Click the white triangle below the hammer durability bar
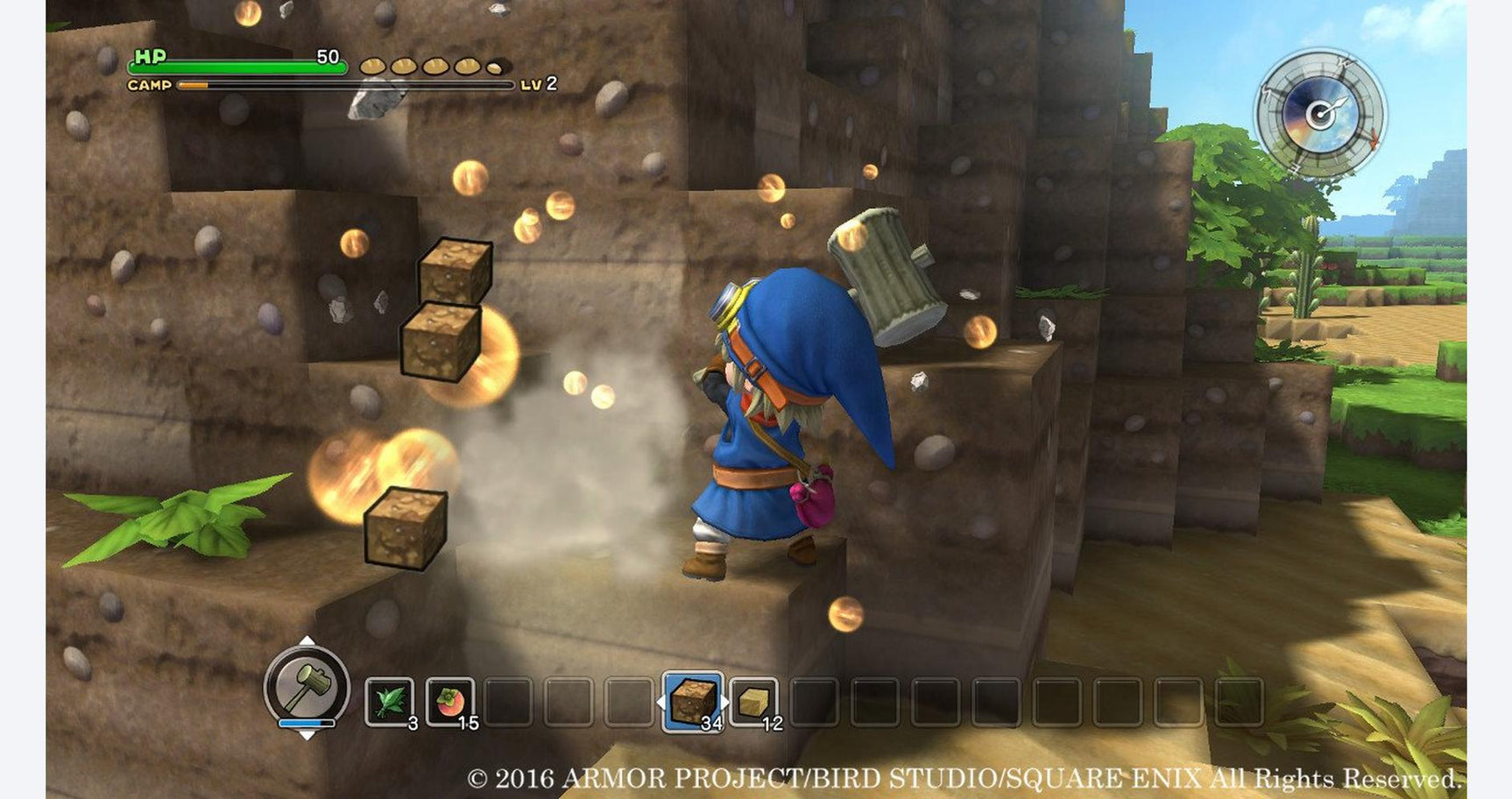This screenshot has width=1512, height=799. click(307, 737)
